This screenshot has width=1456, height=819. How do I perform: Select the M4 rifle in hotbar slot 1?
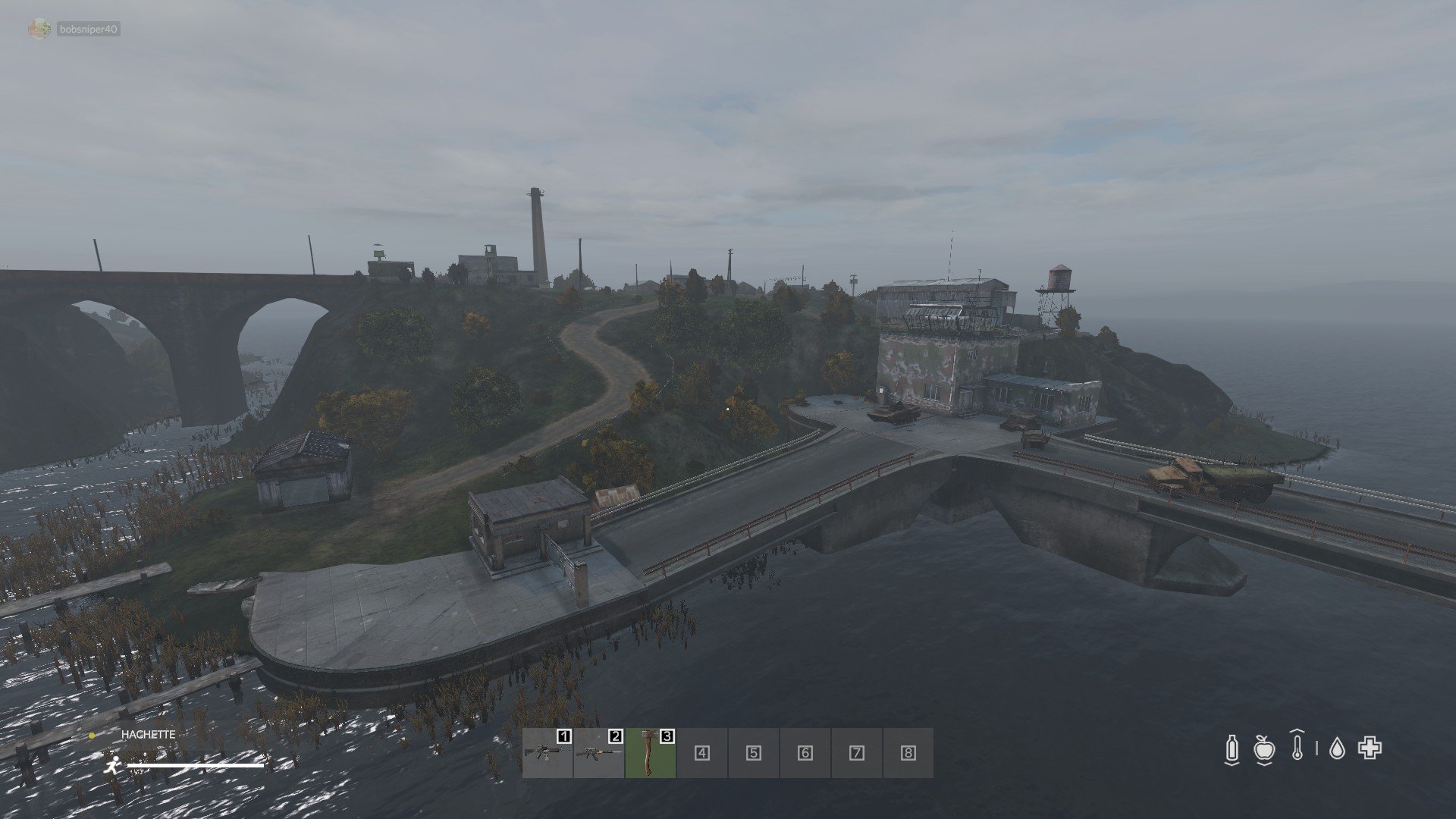pos(547,752)
